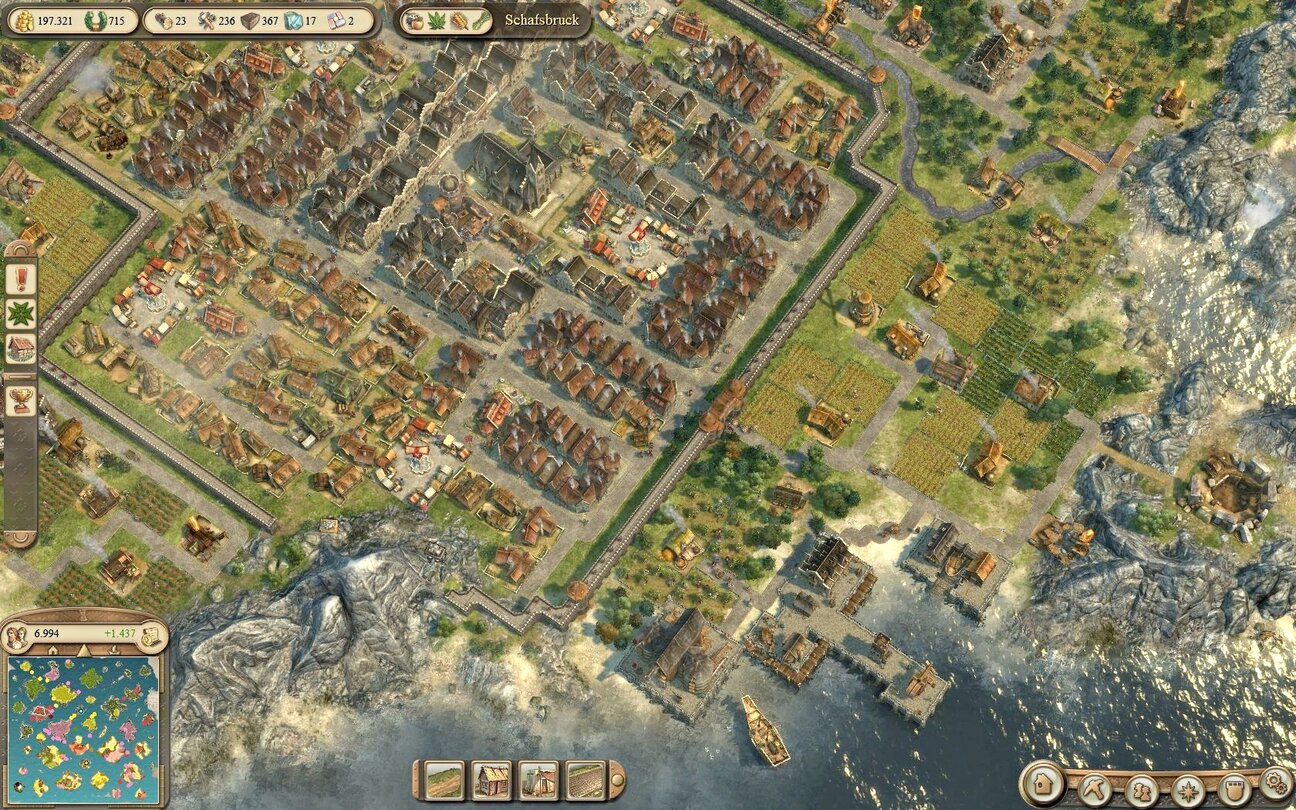
Task: Open the house construction menu
Action: 1042,784
